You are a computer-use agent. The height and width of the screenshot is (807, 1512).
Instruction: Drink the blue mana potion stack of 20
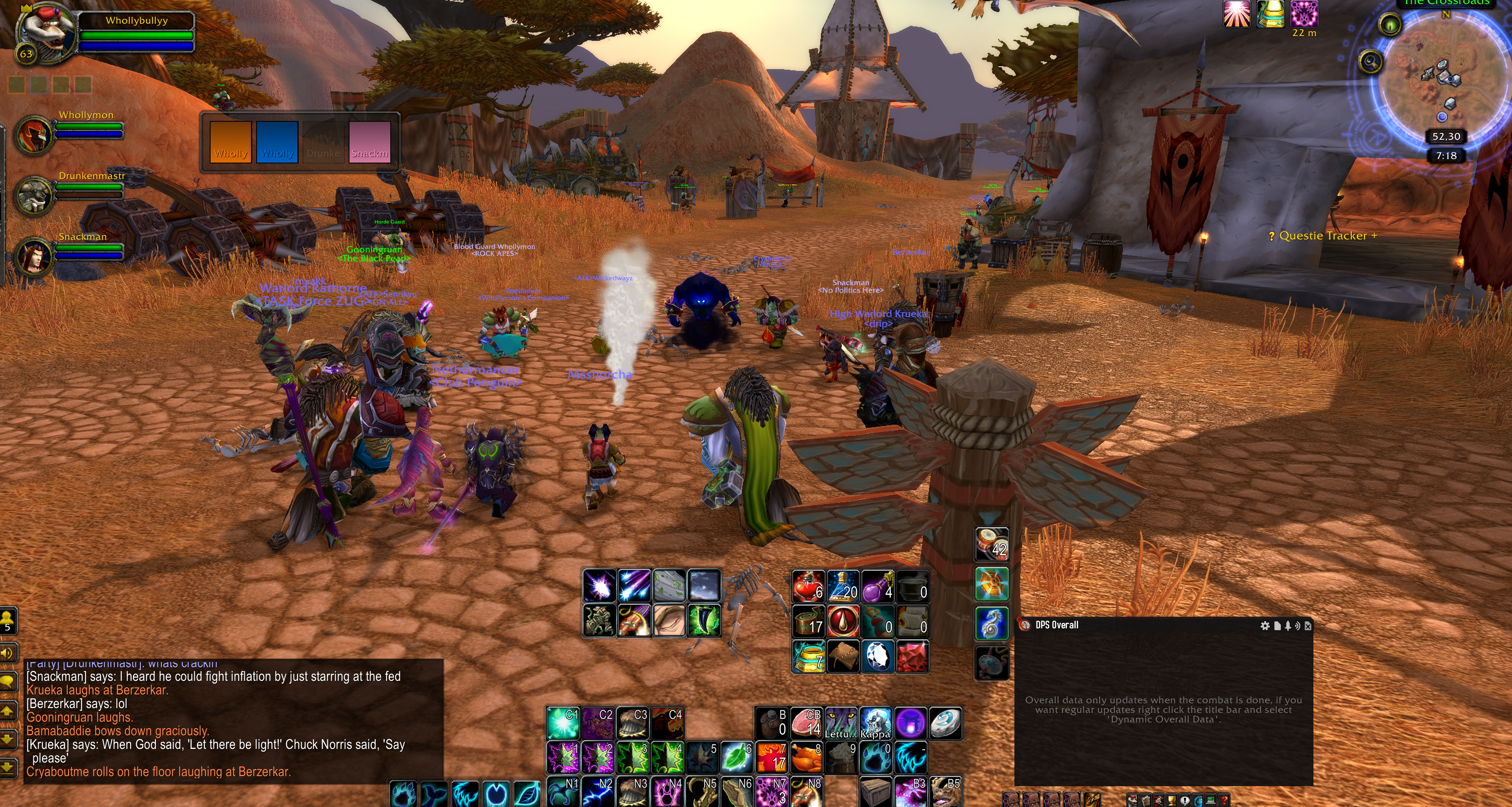(843, 586)
